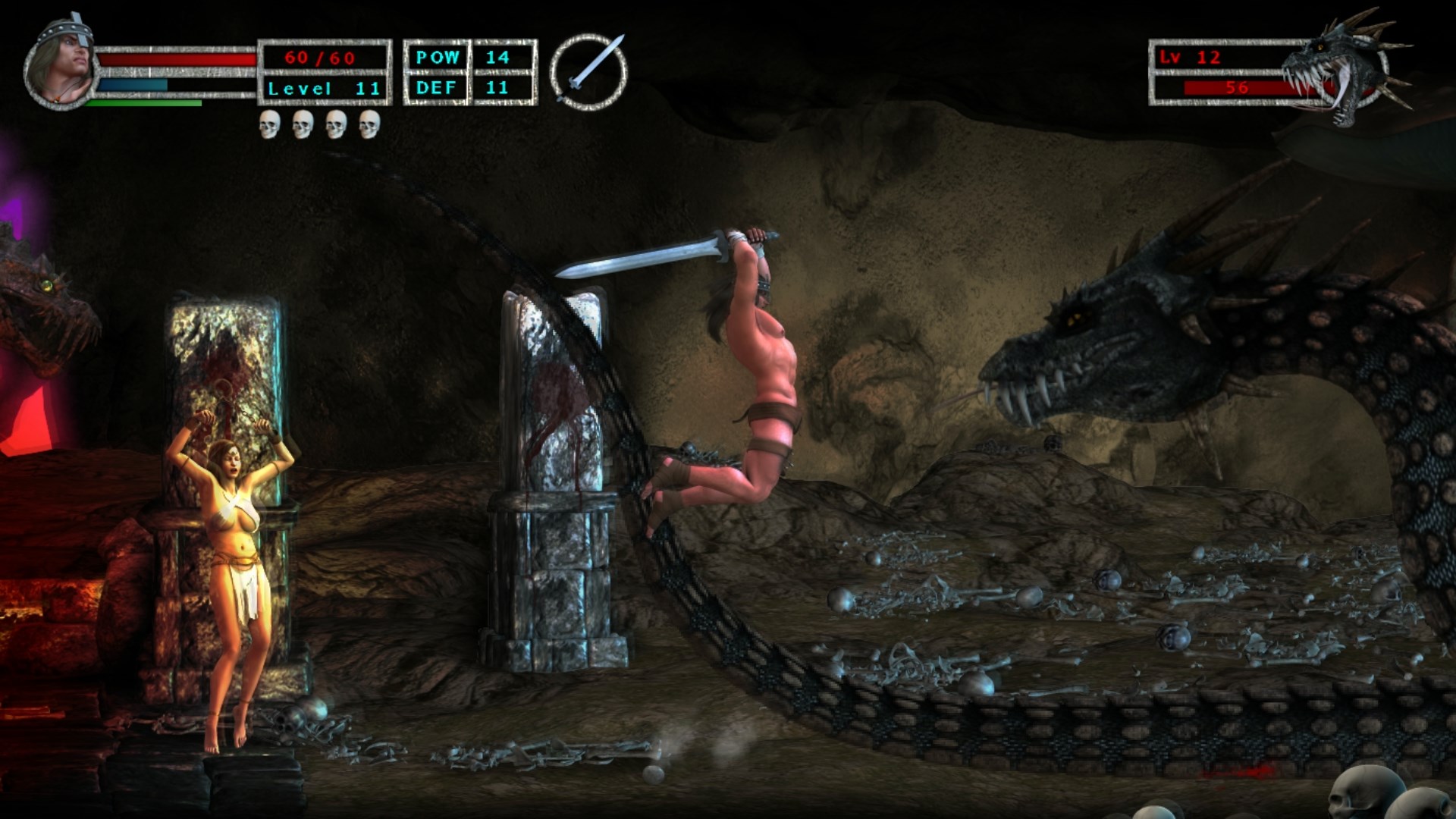
Task: Expand the weapon selection circle
Action: (x=591, y=70)
